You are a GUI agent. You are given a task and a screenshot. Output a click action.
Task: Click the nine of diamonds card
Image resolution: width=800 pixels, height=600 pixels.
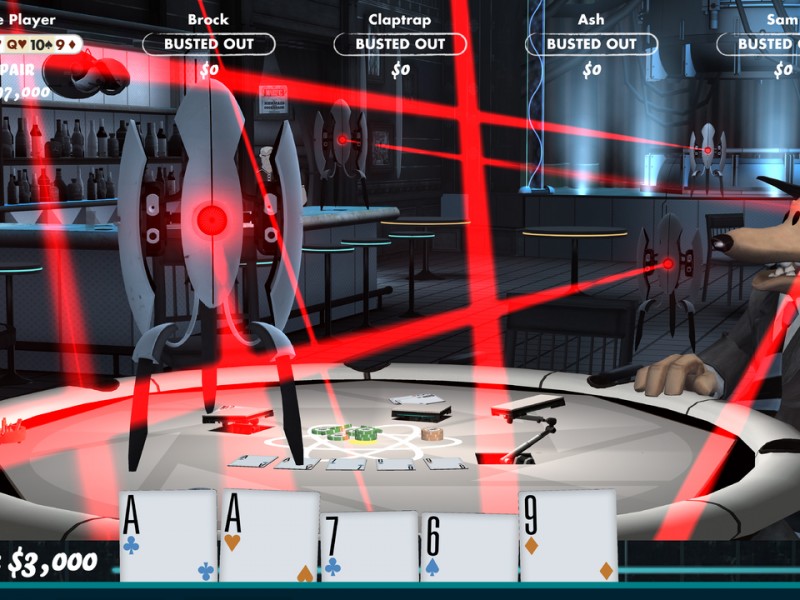click(568, 536)
